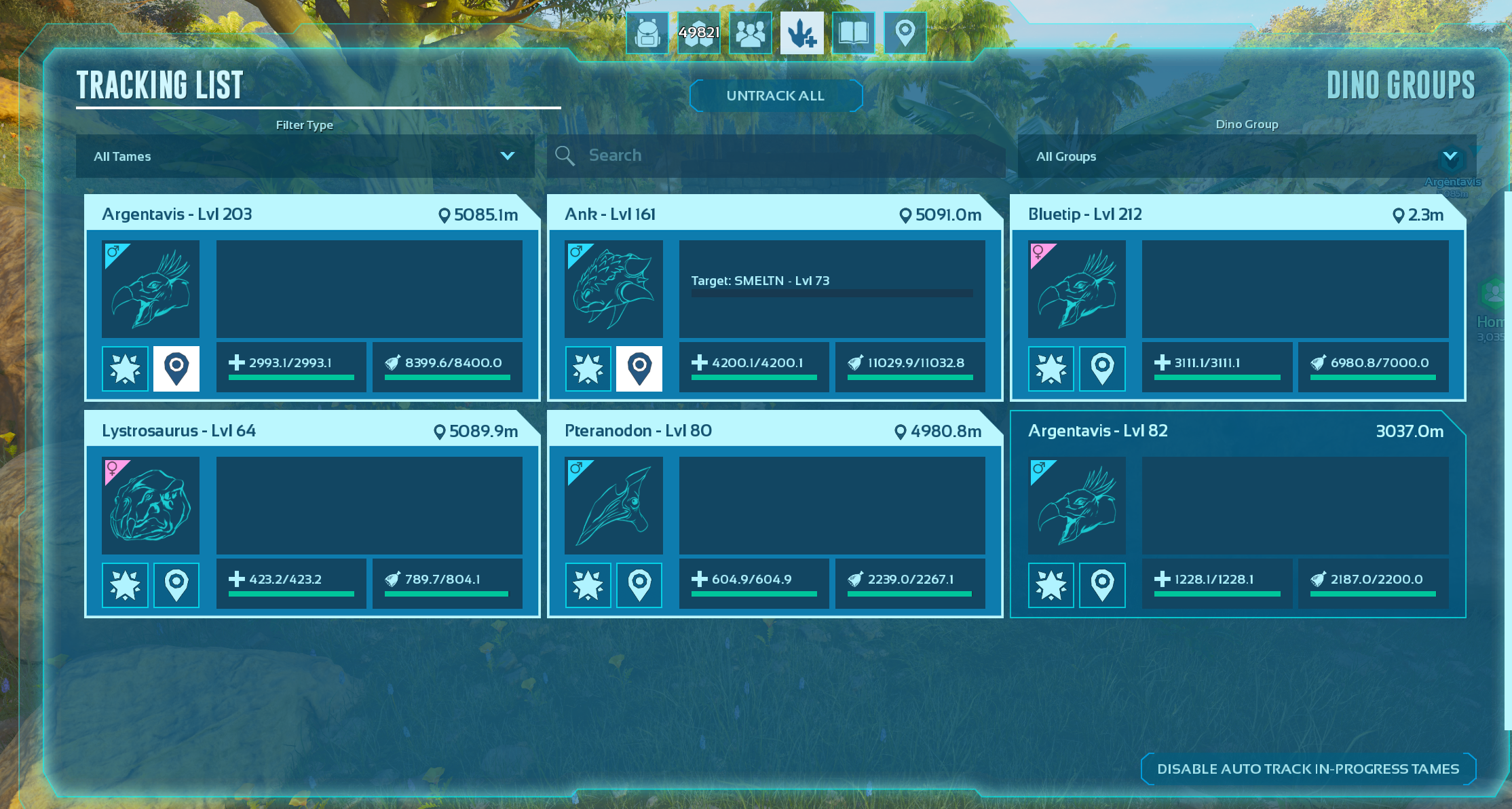Disable auto track in-progress tames
The width and height of the screenshot is (1512, 809).
click(x=1308, y=769)
